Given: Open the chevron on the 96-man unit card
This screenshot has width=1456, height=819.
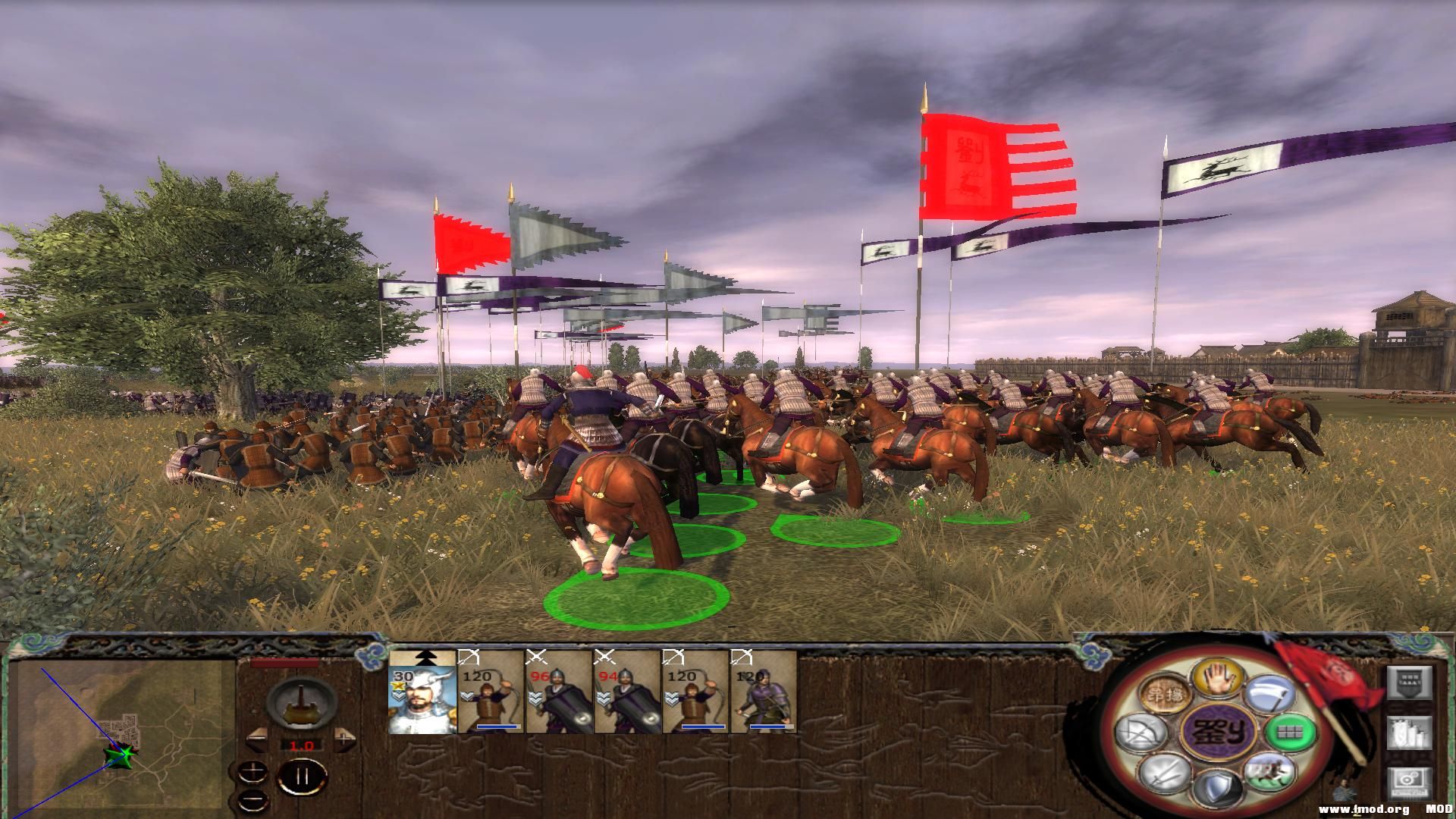Looking at the screenshot, I should click(x=535, y=696).
